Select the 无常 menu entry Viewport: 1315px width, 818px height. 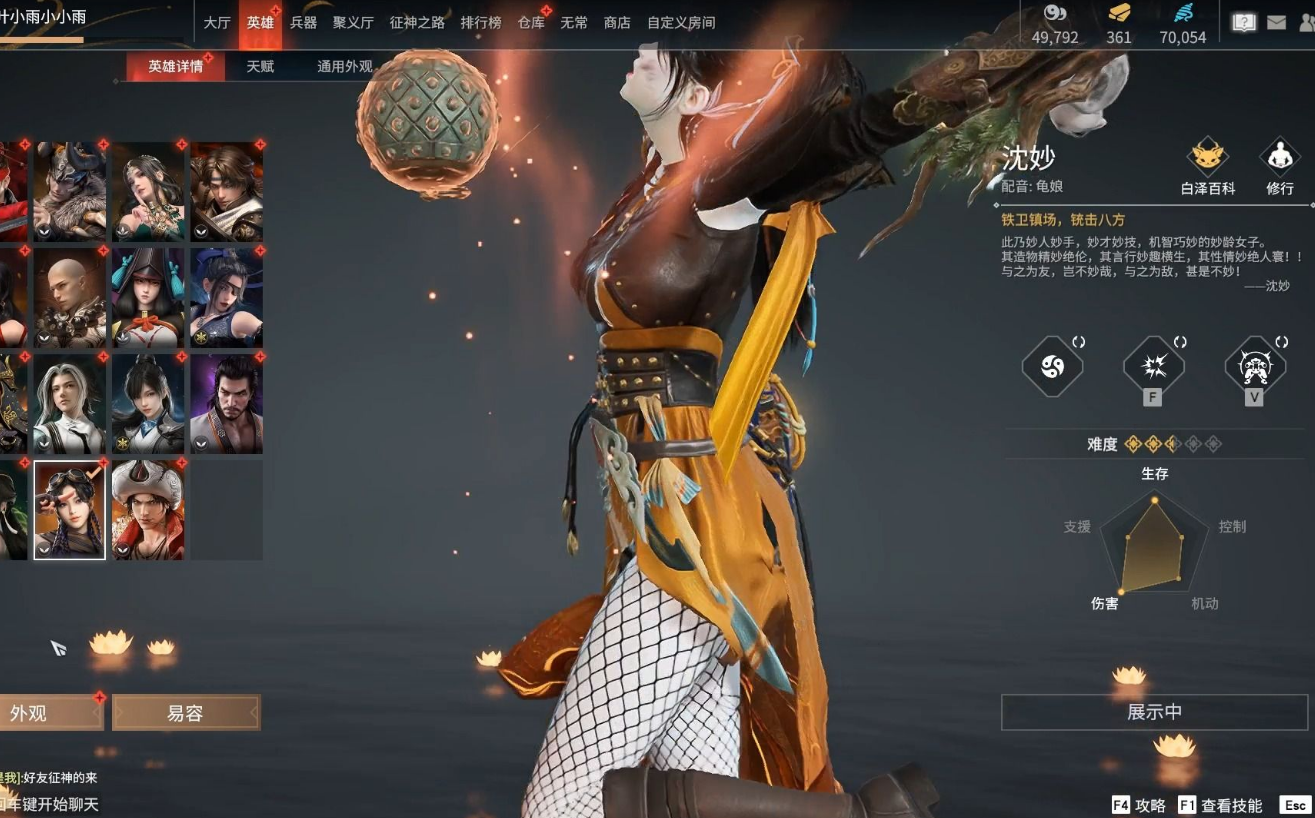click(574, 23)
